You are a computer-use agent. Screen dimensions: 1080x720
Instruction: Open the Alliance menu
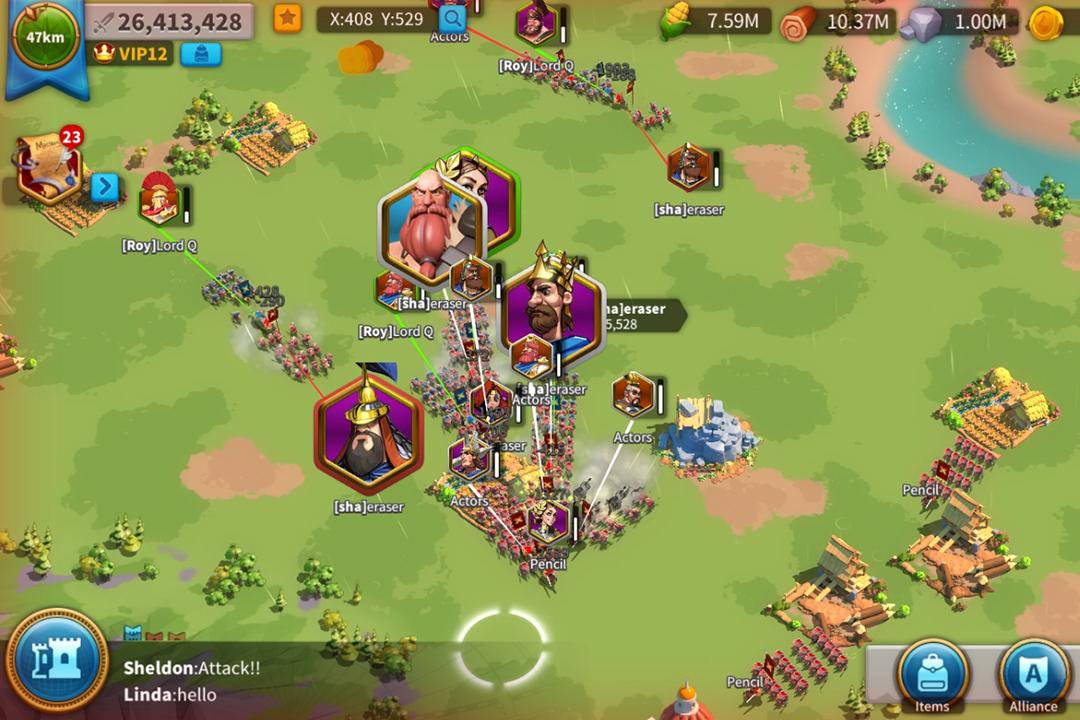click(x=1034, y=674)
